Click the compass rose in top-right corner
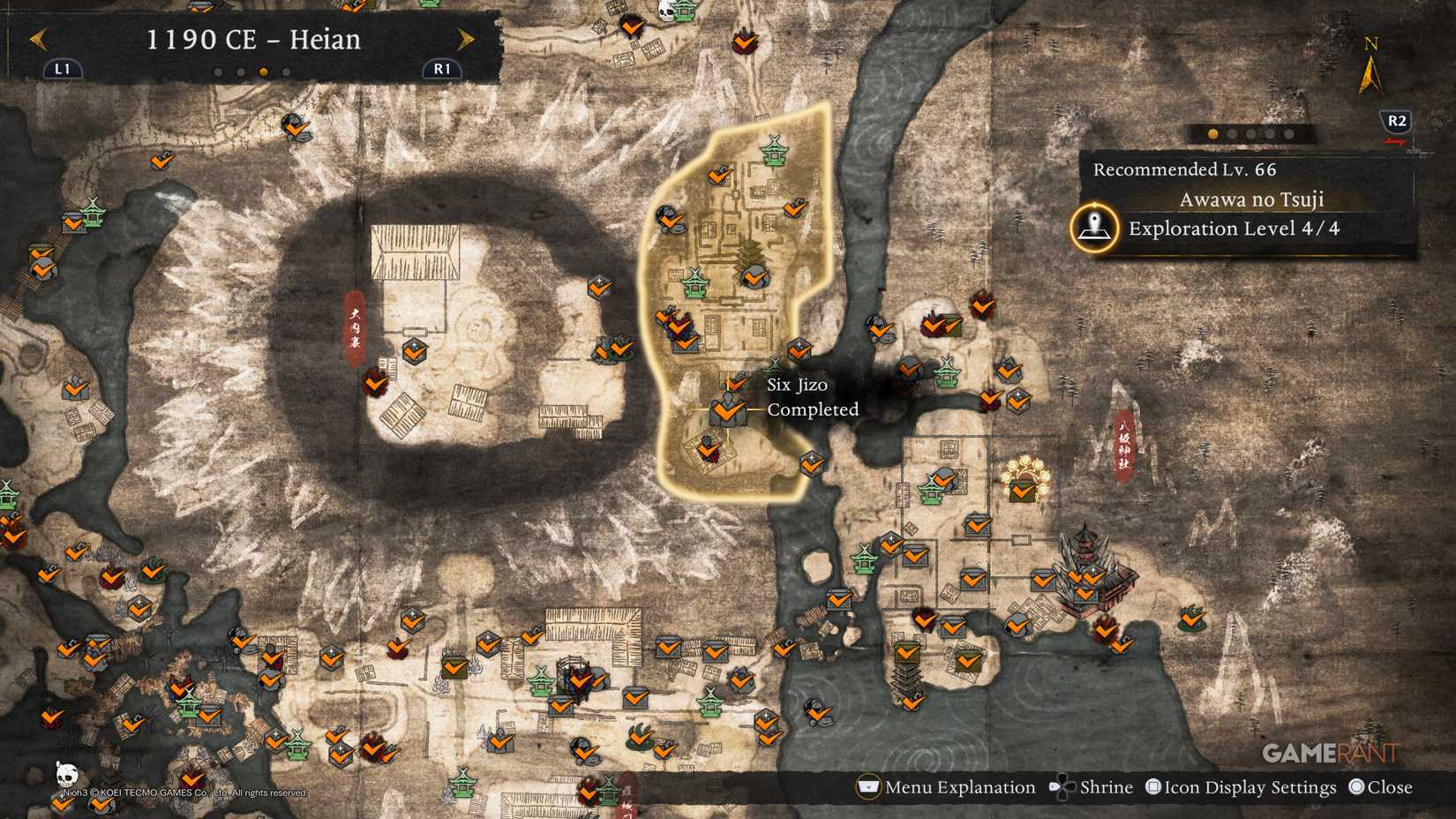This screenshot has width=1456, height=819. (x=1371, y=66)
